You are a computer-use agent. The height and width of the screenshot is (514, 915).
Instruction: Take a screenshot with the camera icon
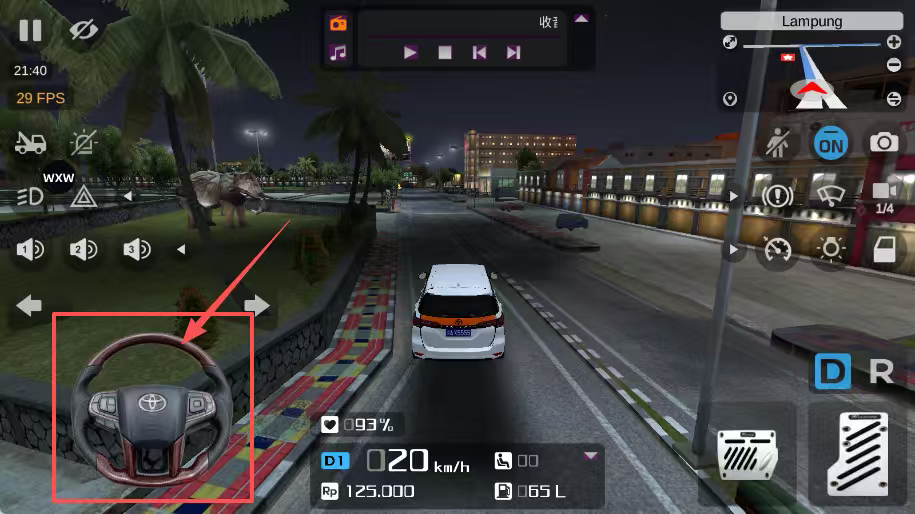(883, 143)
